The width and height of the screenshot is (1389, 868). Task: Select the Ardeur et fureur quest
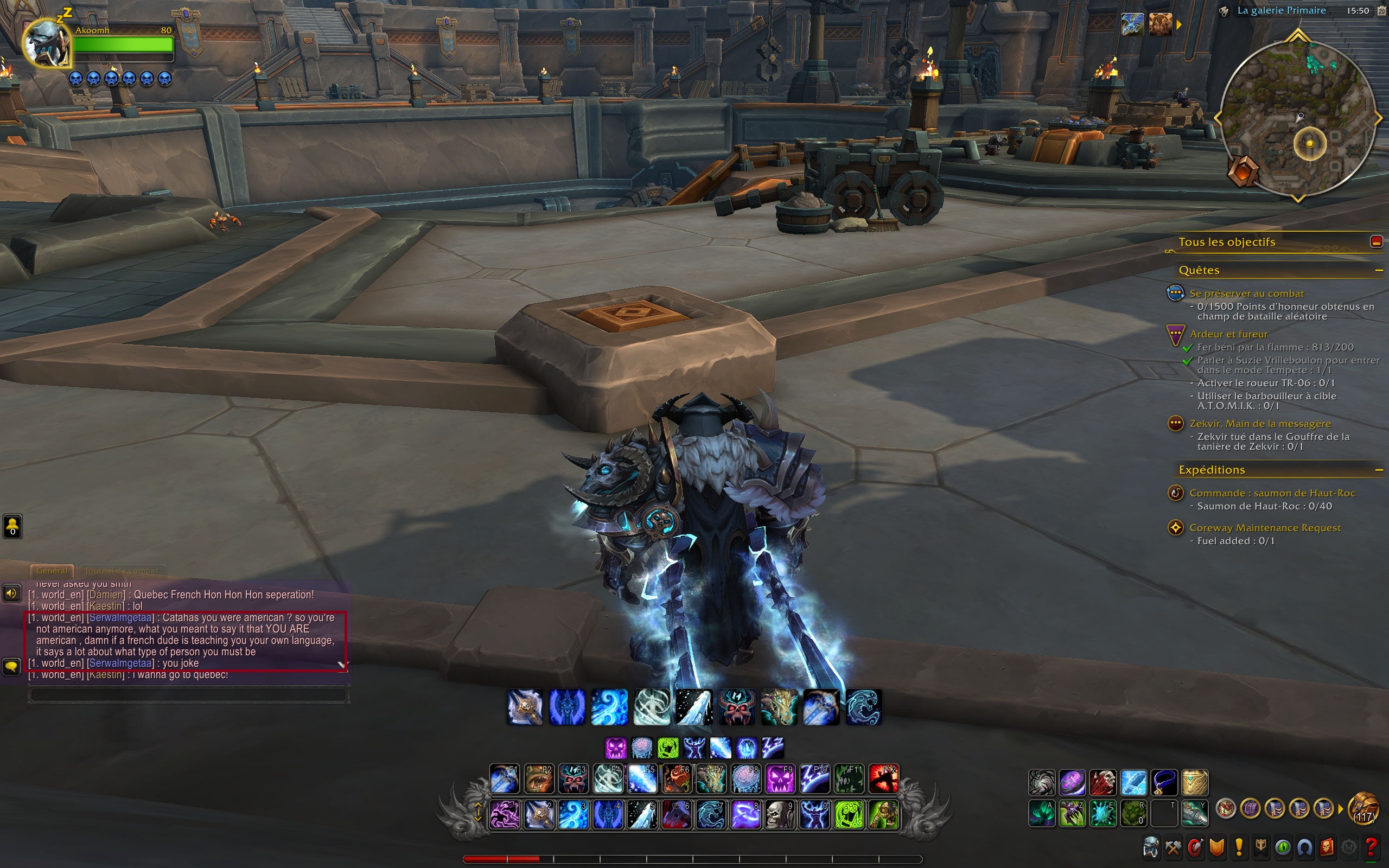(x=1228, y=334)
